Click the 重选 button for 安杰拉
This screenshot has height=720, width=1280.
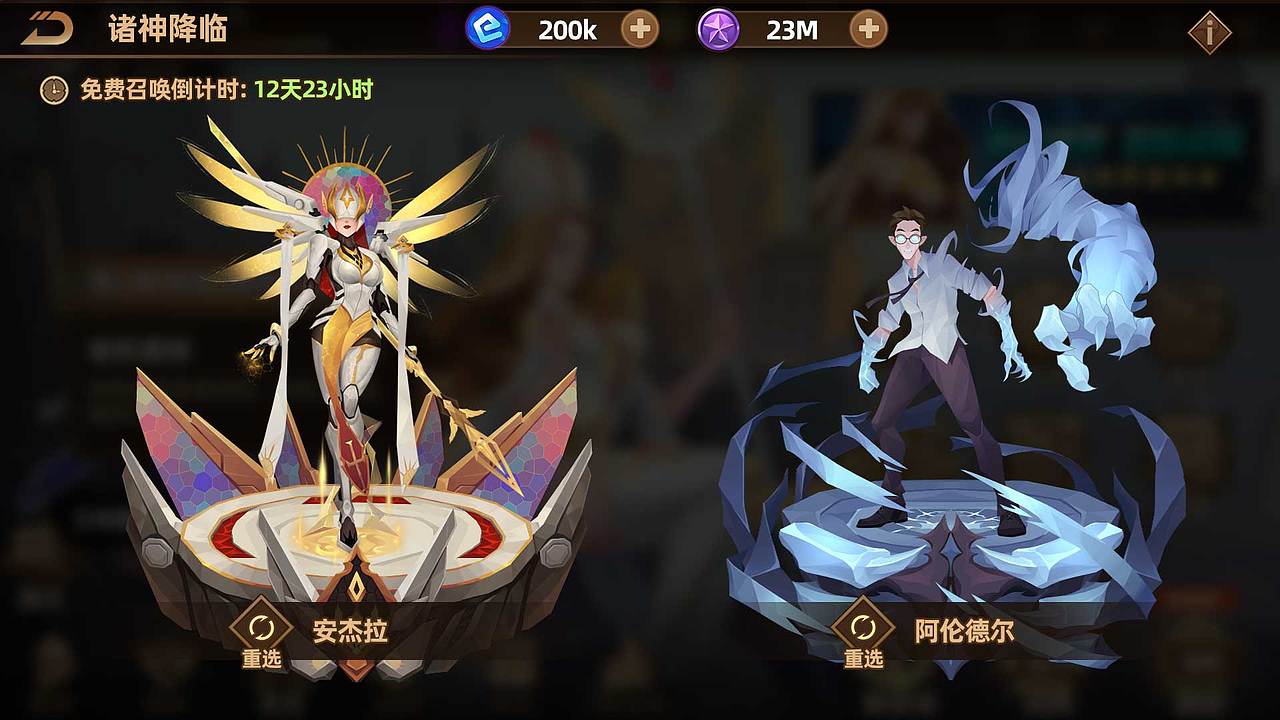(261, 660)
